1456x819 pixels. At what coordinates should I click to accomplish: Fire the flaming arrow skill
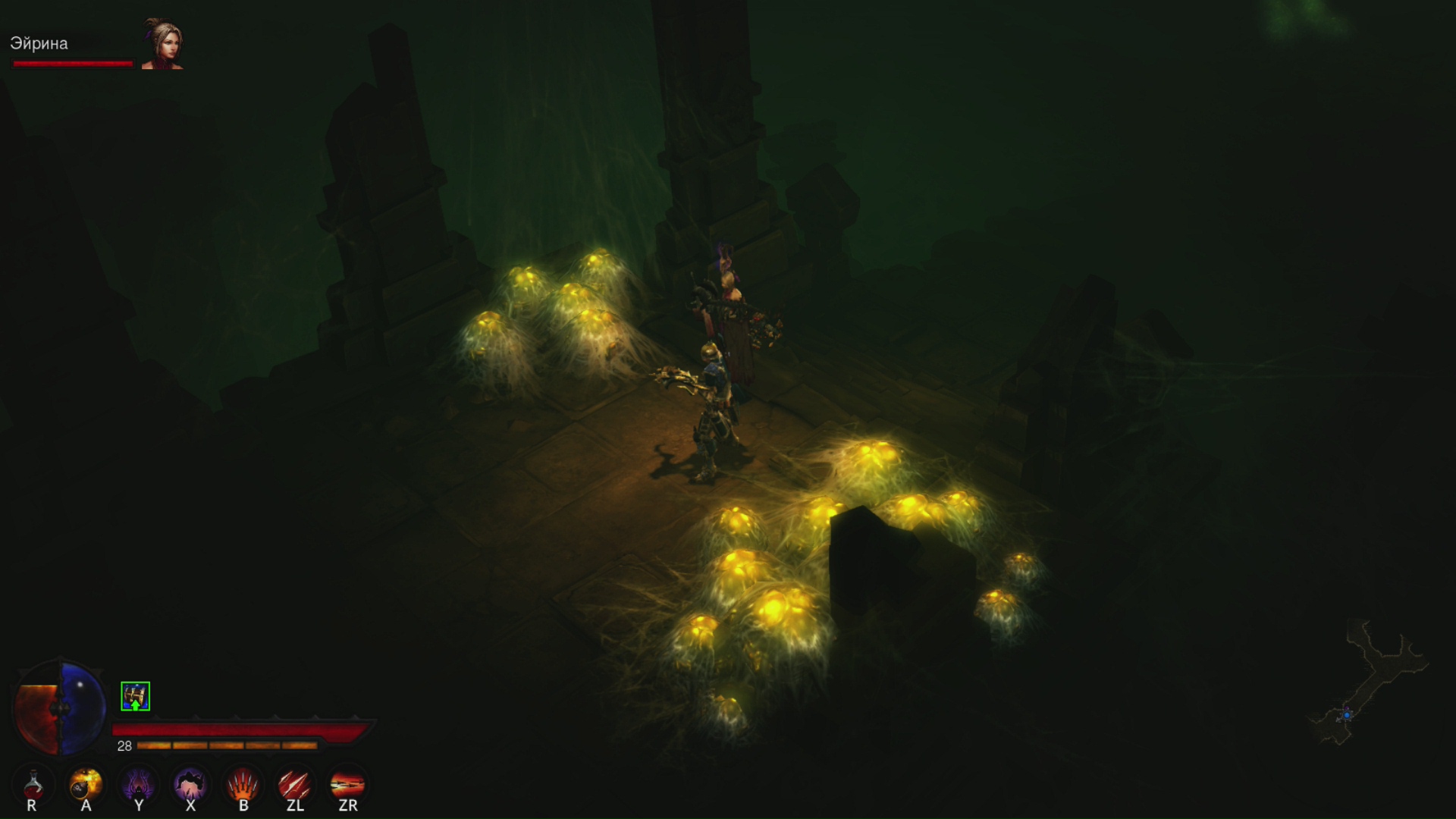(347, 784)
